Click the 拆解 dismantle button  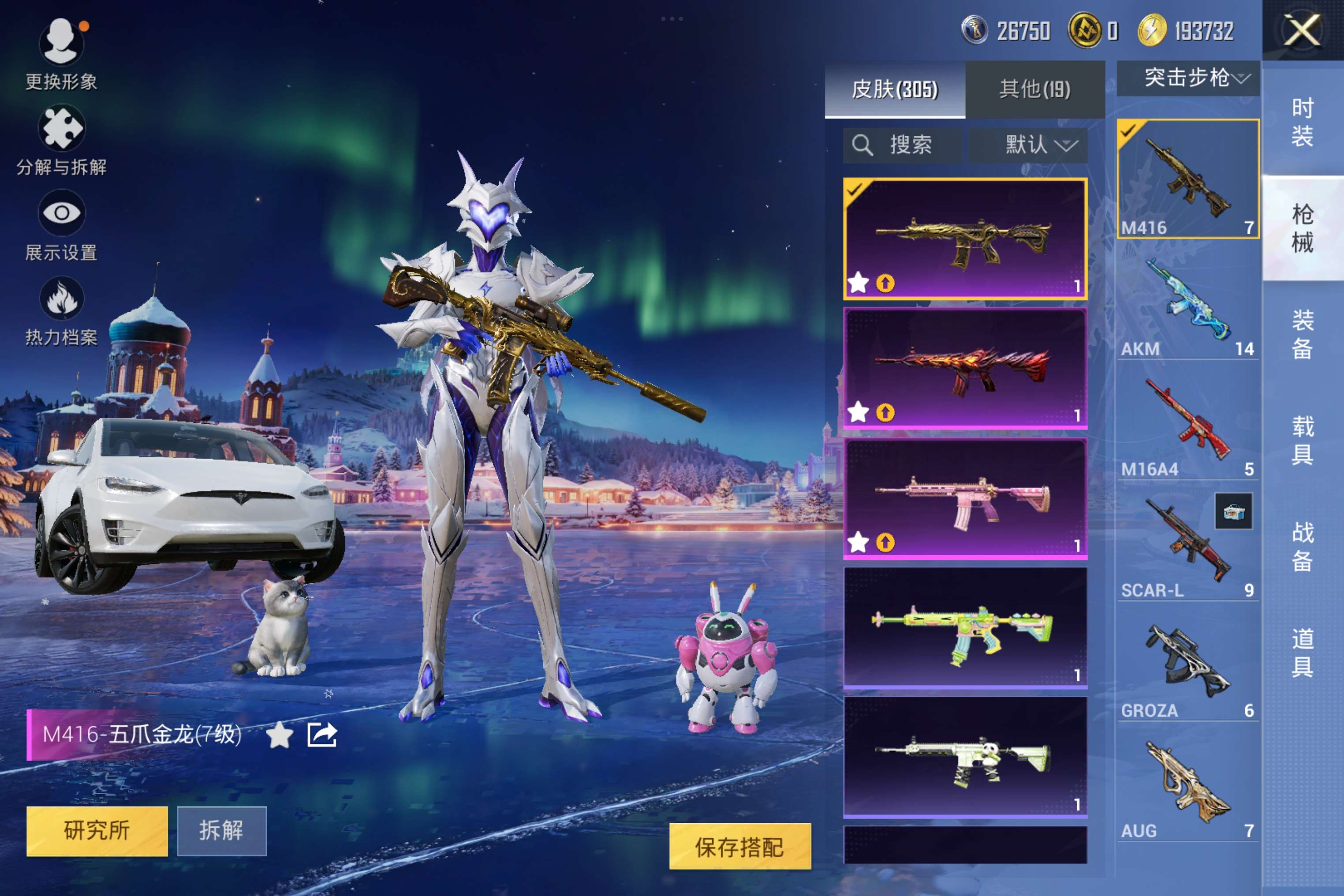click(221, 830)
